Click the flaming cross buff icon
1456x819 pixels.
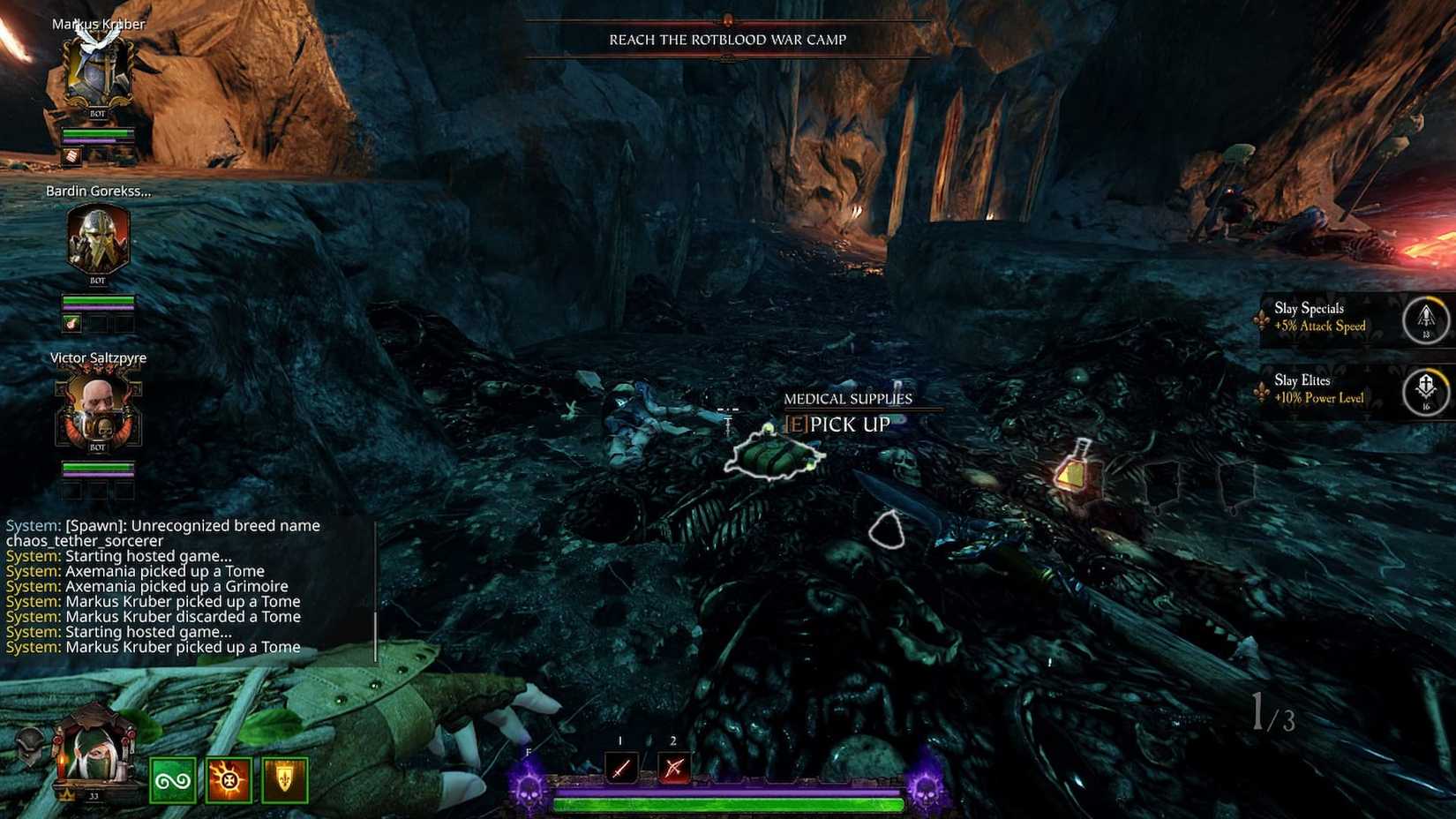point(228,780)
